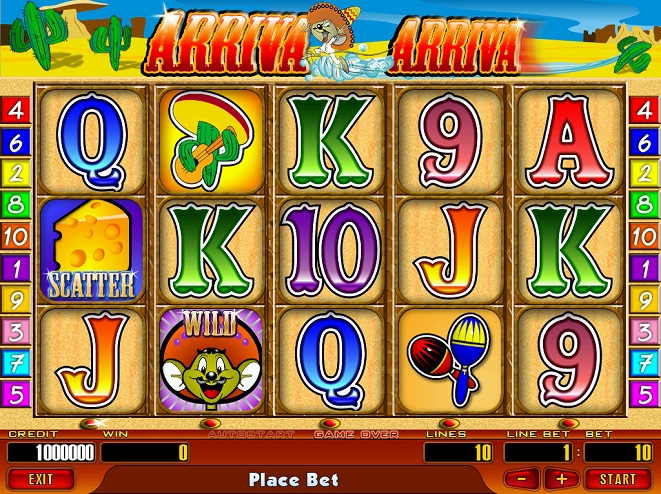The height and width of the screenshot is (494, 661).
Task: Increase the bet with the plus button
Action: click(560, 479)
